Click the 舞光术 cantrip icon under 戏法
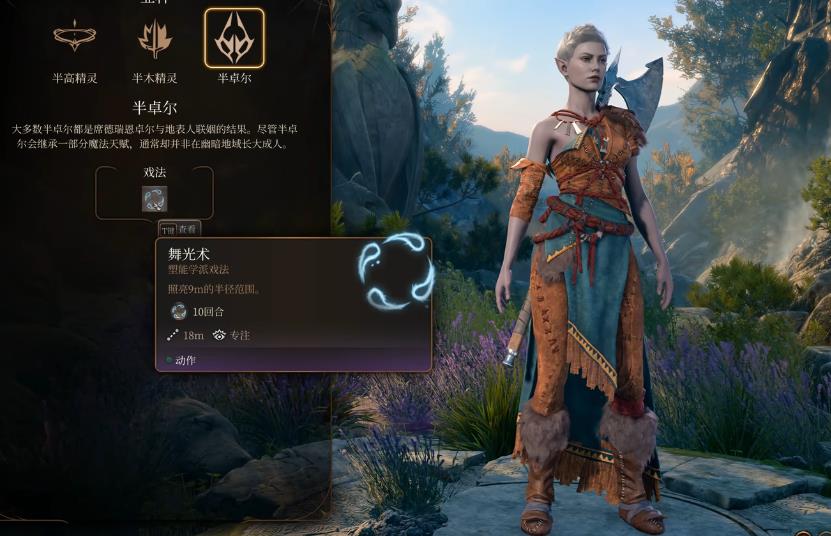 [x=154, y=199]
